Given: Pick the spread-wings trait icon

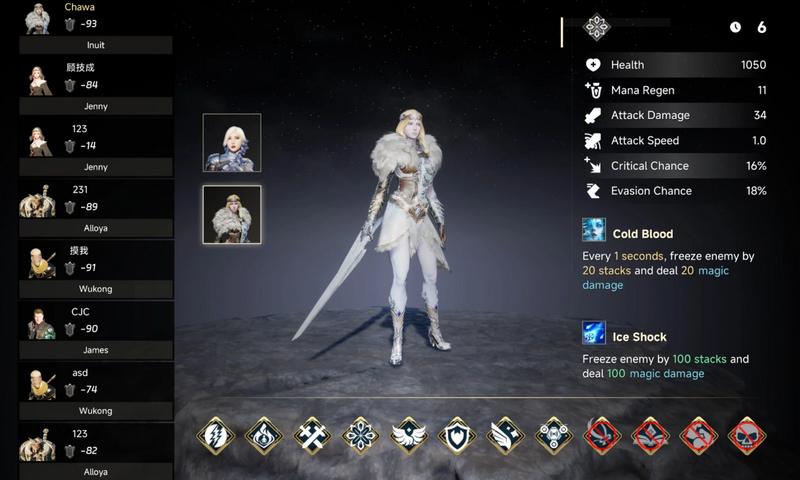Looking at the screenshot, I should click(x=409, y=436).
